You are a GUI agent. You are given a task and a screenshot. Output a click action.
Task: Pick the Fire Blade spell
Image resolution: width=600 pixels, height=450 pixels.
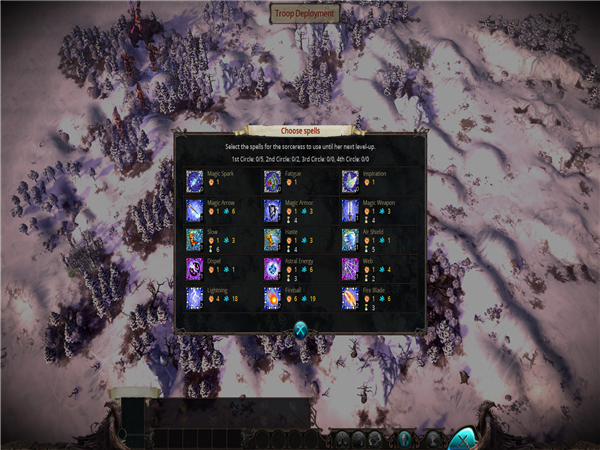(x=350, y=297)
